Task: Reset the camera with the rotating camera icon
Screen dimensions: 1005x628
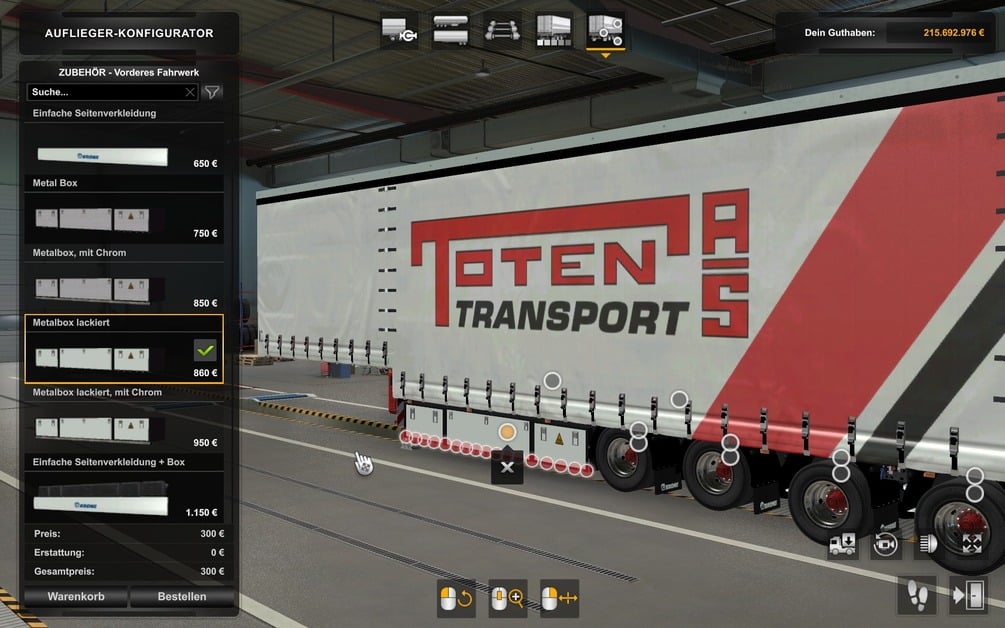Action: 885,545
